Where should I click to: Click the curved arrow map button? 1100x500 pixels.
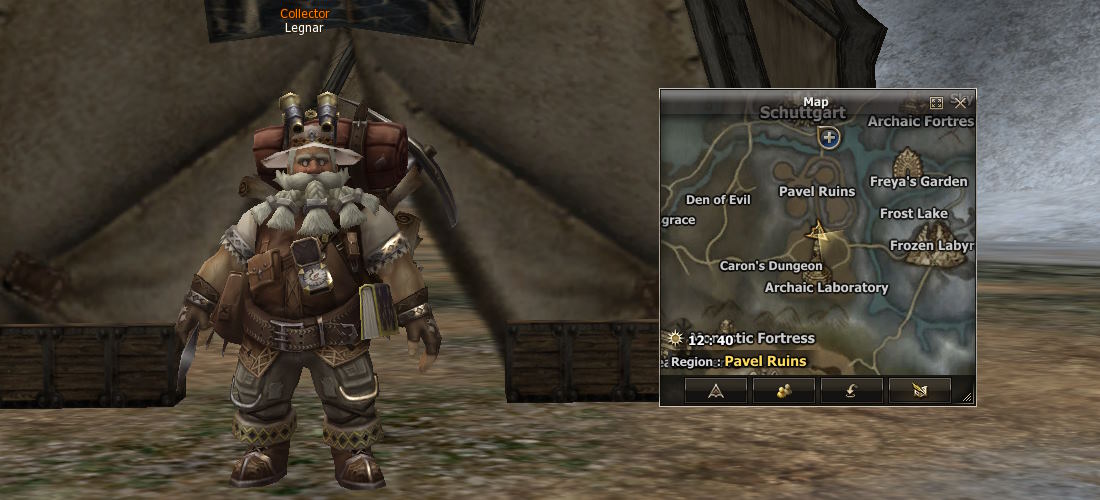click(x=852, y=391)
